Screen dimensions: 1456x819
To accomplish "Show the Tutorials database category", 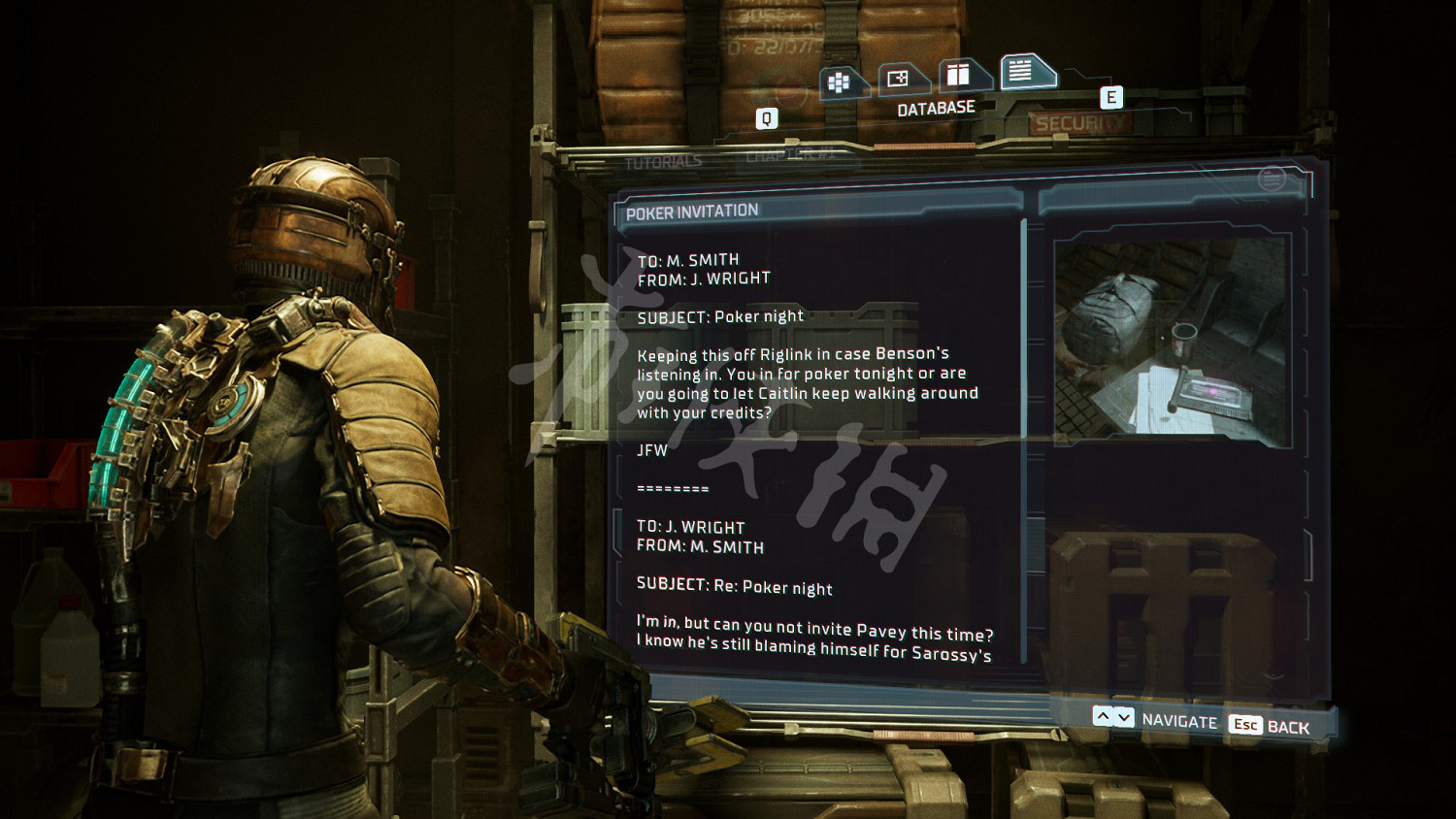I will [x=664, y=162].
